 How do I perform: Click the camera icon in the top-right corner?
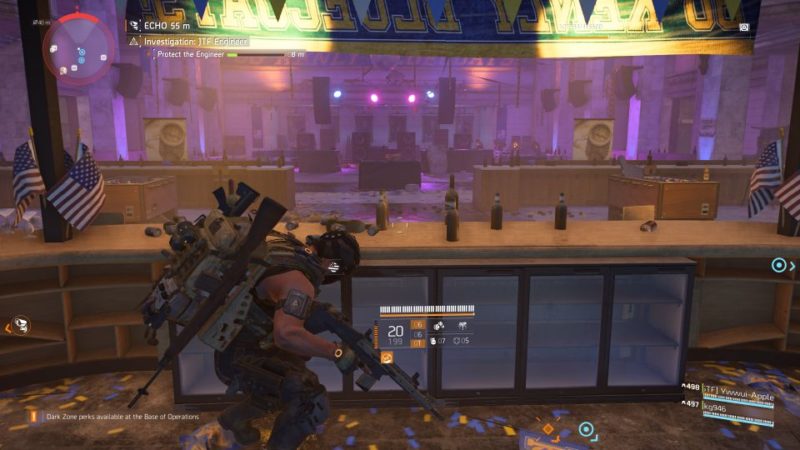coord(743,28)
